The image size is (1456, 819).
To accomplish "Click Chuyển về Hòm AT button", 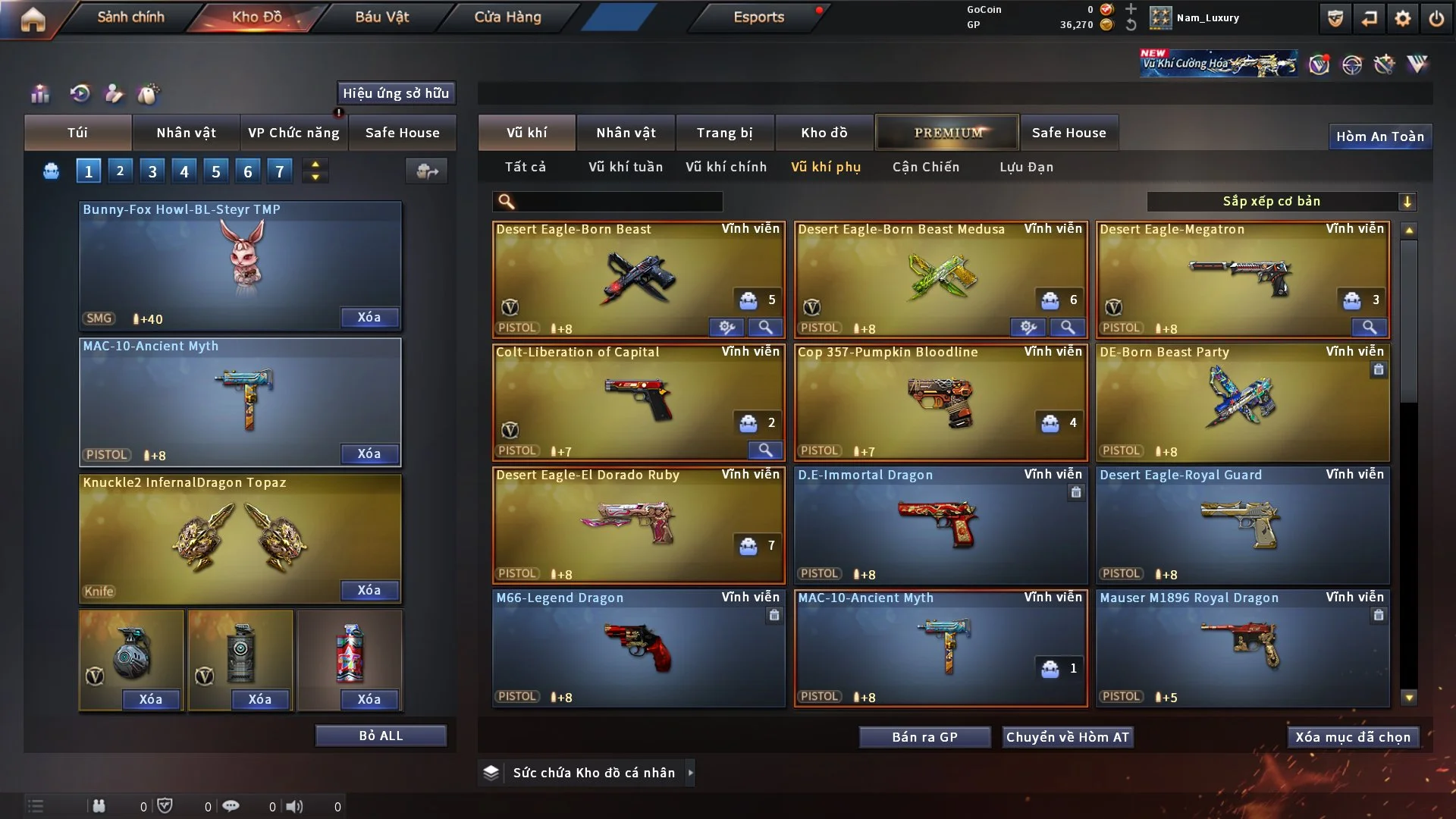I will (x=1067, y=737).
